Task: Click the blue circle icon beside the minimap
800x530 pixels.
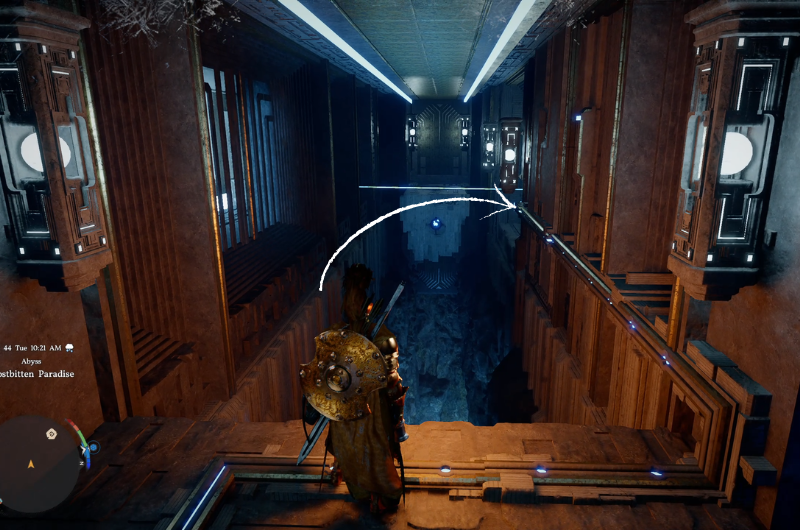Action: pyautogui.click(x=93, y=448)
